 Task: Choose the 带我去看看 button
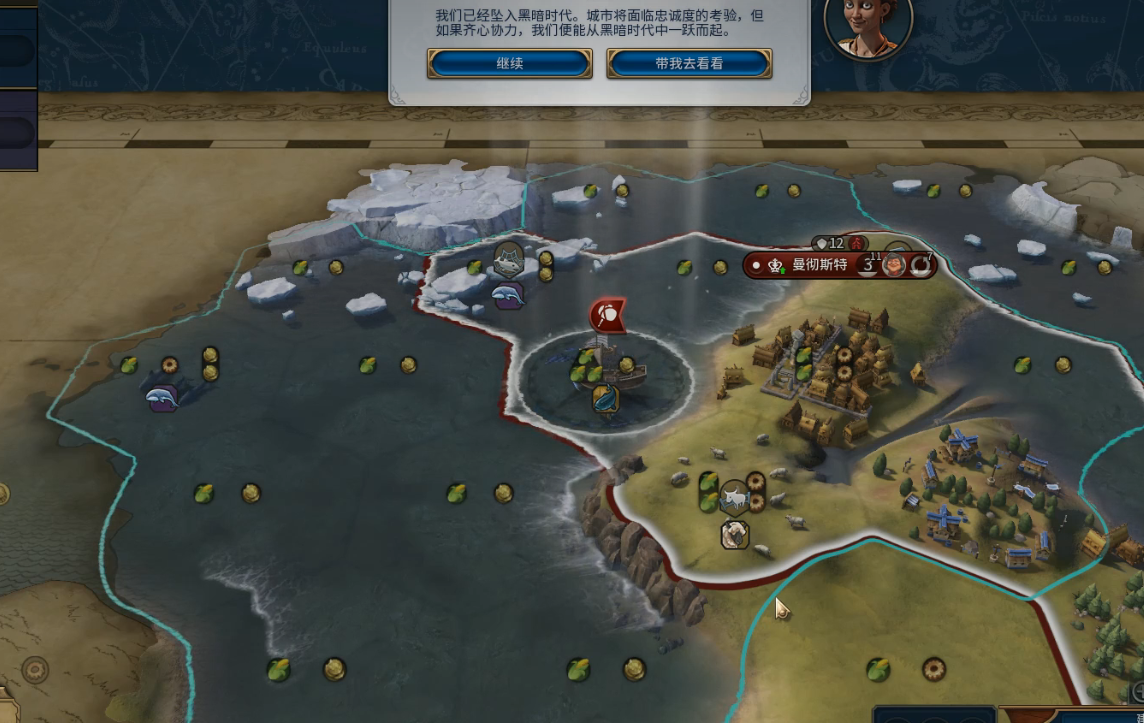pos(689,63)
